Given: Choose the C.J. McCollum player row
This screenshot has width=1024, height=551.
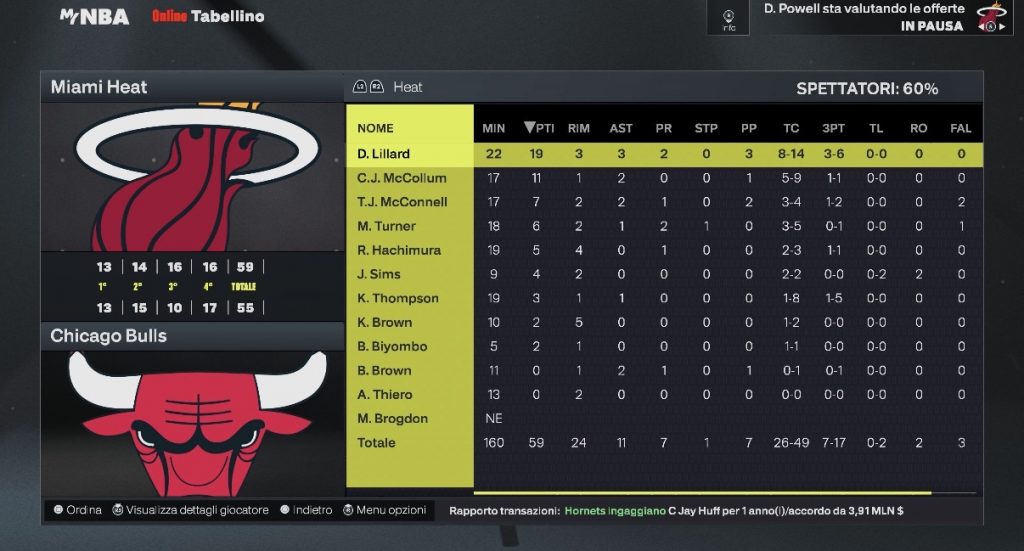Looking at the screenshot, I should pyautogui.click(x=402, y=178).
